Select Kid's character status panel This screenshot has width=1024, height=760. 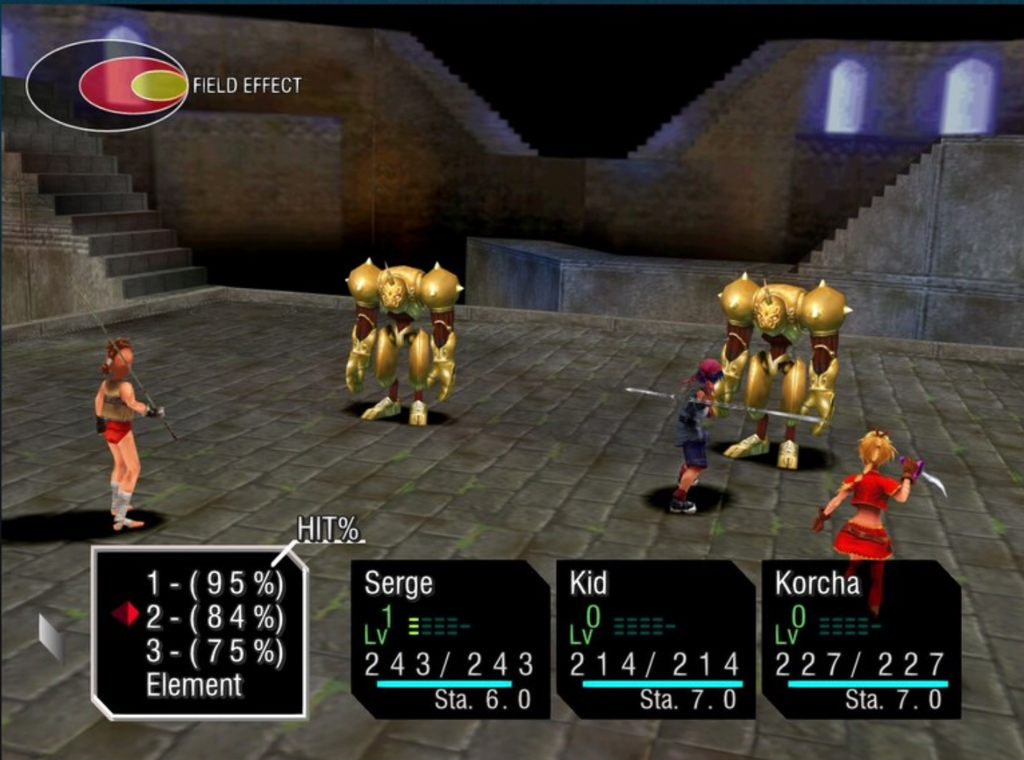click(655, 638)
